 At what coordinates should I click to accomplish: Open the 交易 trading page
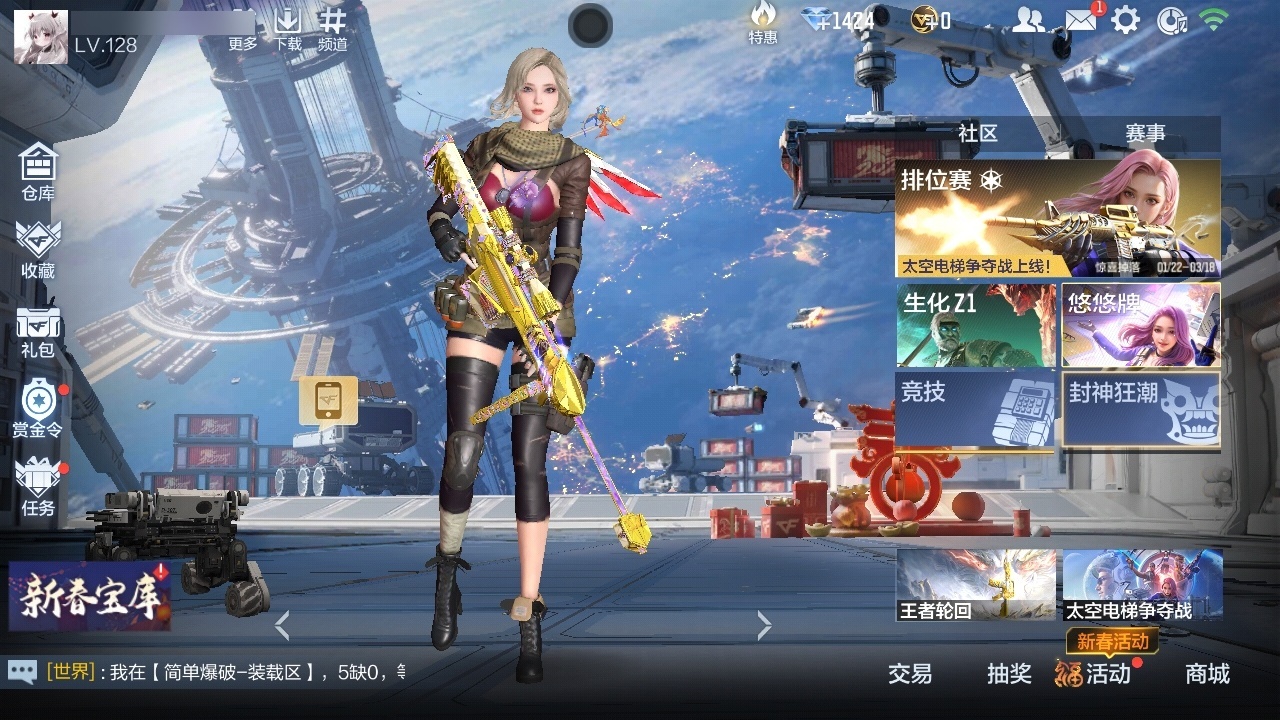point(909,674)
